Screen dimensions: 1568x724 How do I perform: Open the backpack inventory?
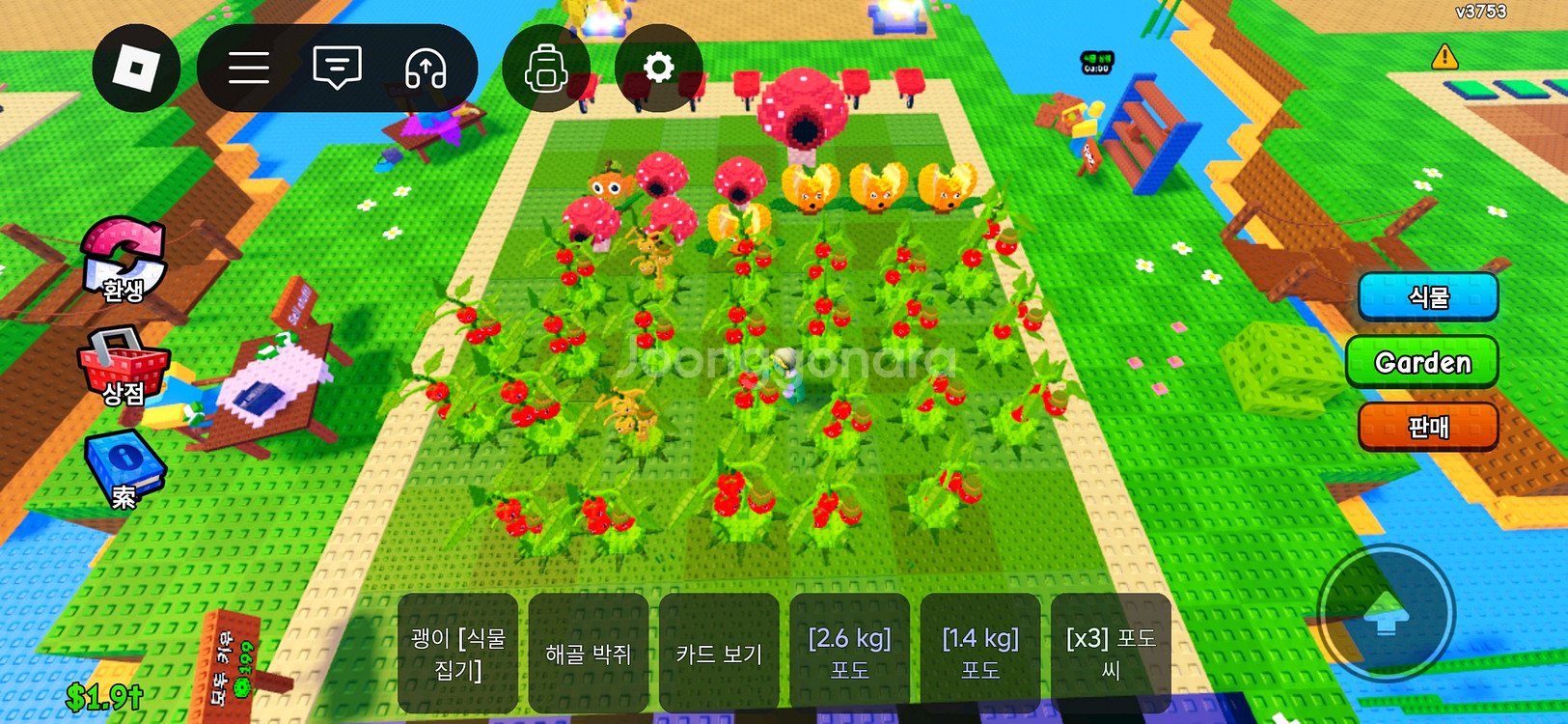click(545, 69)
